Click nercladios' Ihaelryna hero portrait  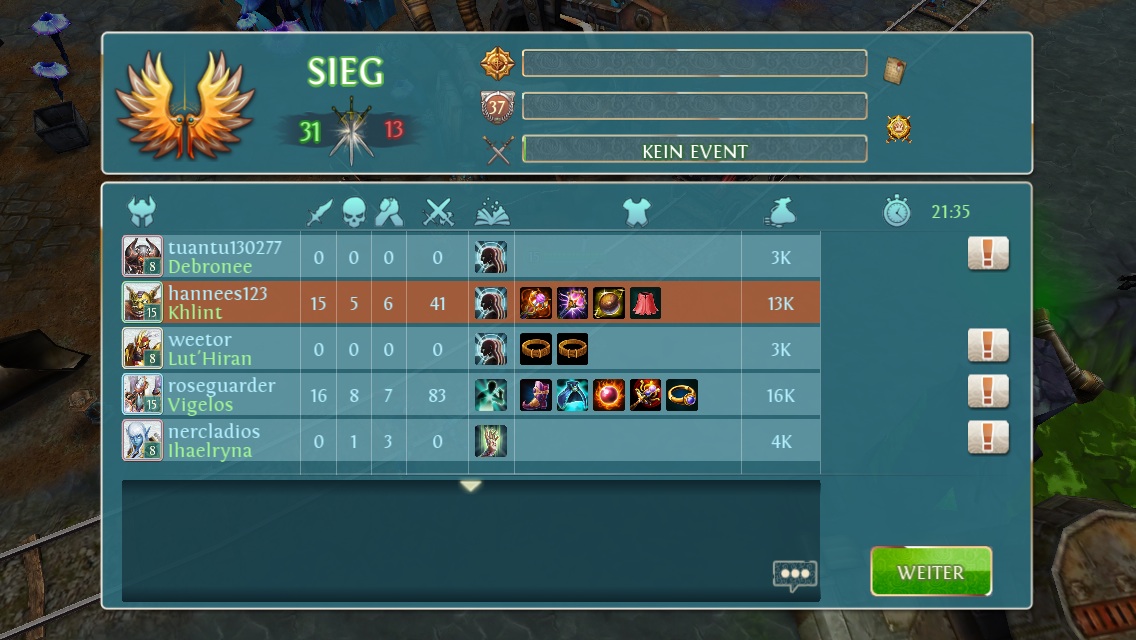tap(142, 440)
